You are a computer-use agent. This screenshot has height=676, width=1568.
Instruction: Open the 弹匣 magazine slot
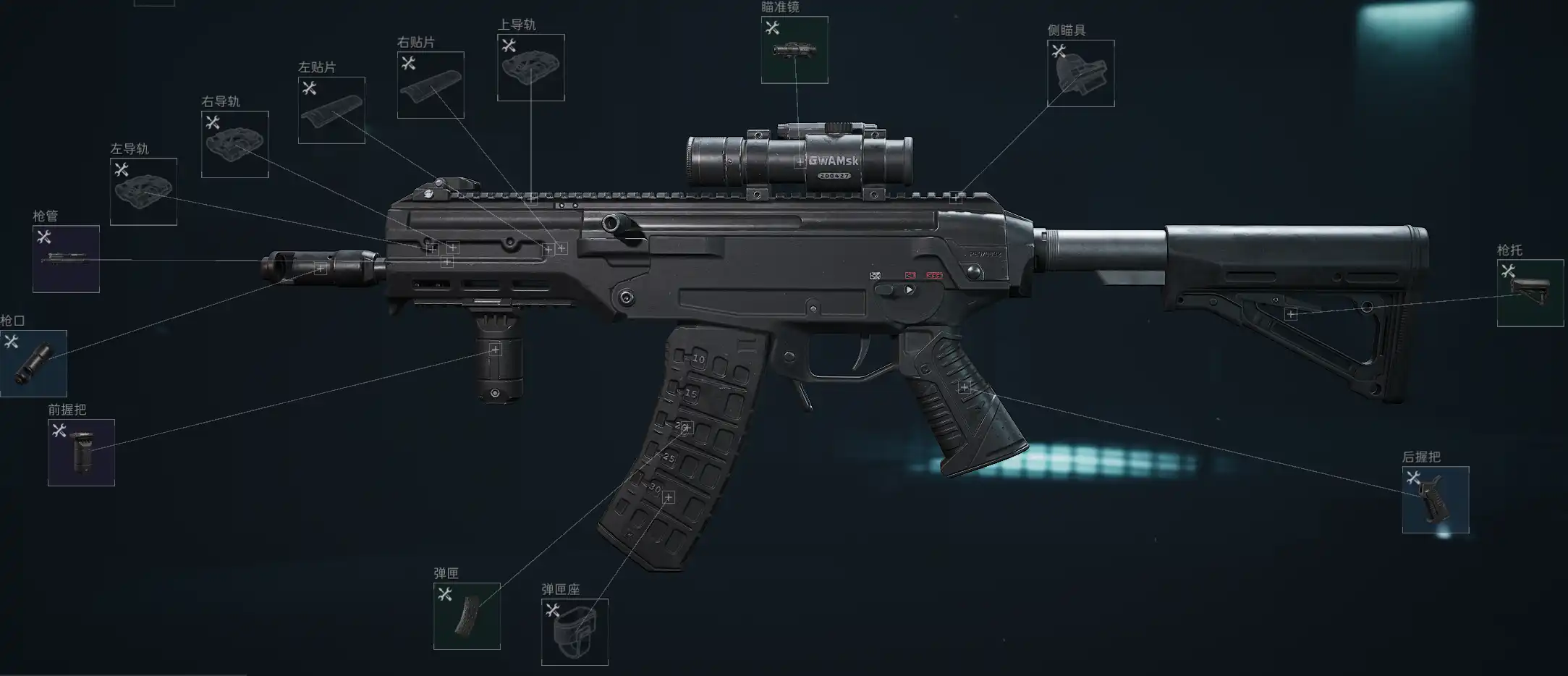tap(467, 616)
